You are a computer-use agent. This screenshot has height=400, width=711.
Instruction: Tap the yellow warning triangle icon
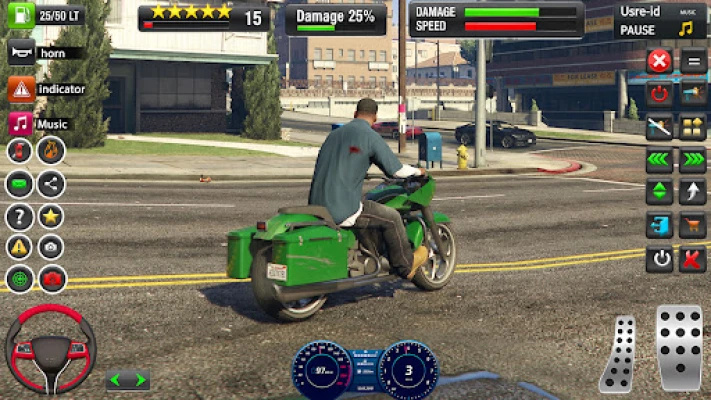20,247
